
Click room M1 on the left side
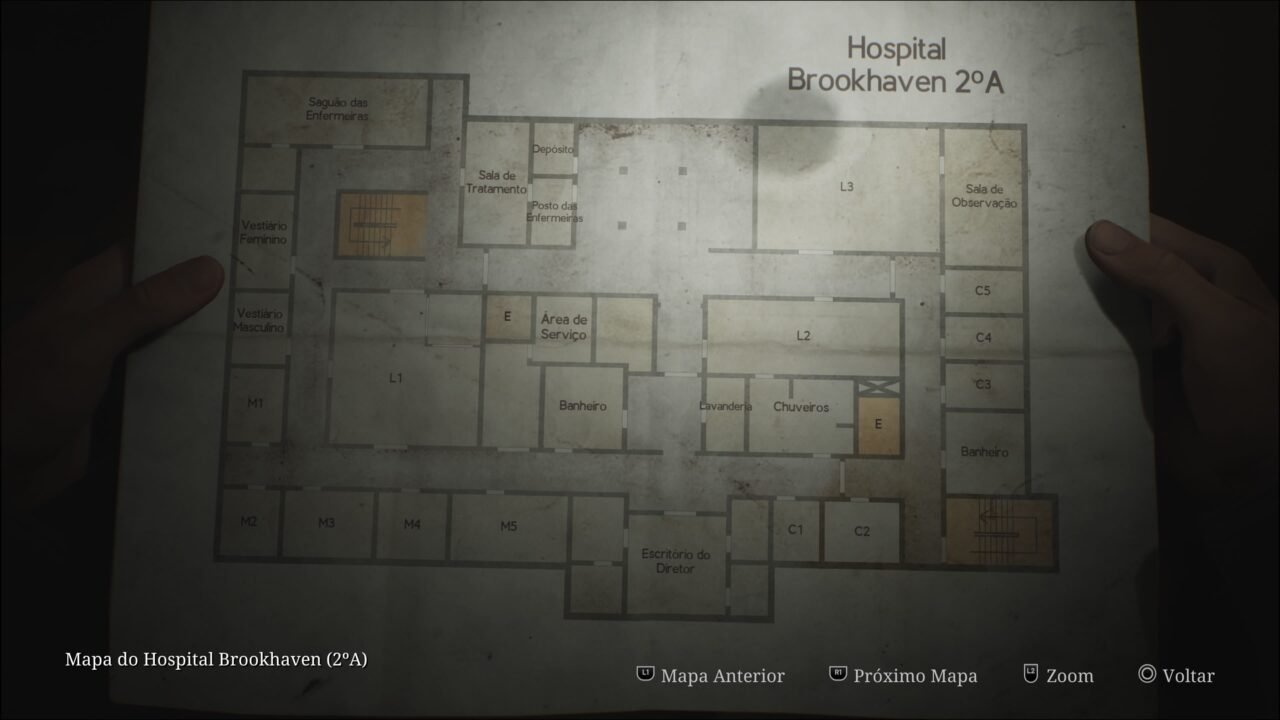[x=256, y=402]
